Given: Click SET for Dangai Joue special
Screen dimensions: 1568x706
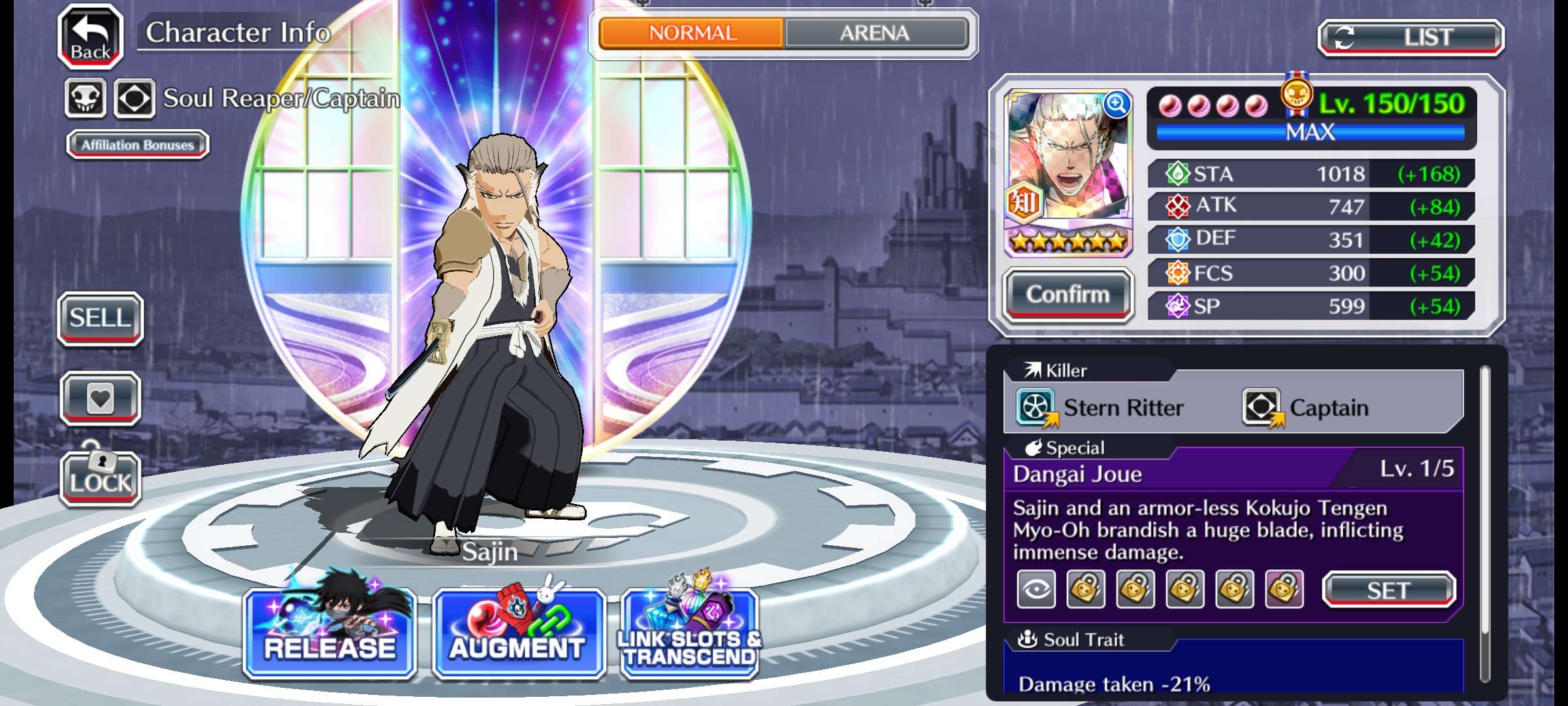Looking at the screenshot, I should click(1388, 590).
